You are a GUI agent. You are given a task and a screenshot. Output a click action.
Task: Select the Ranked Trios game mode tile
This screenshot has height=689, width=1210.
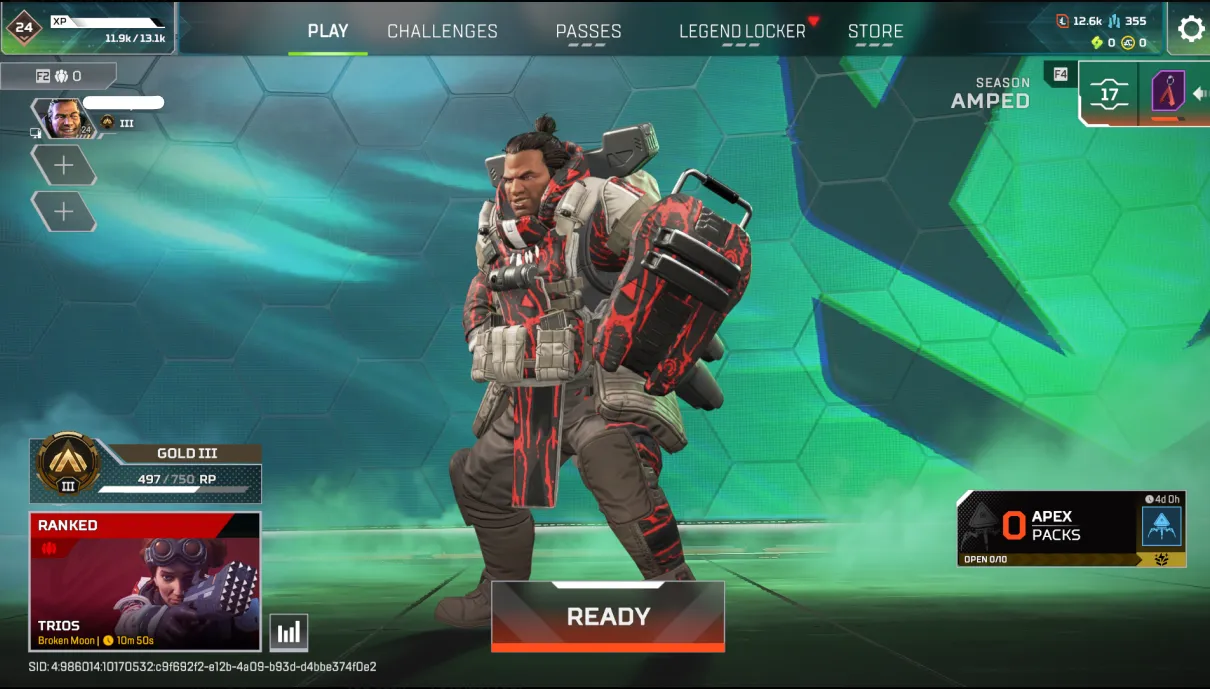coord(145,581)
